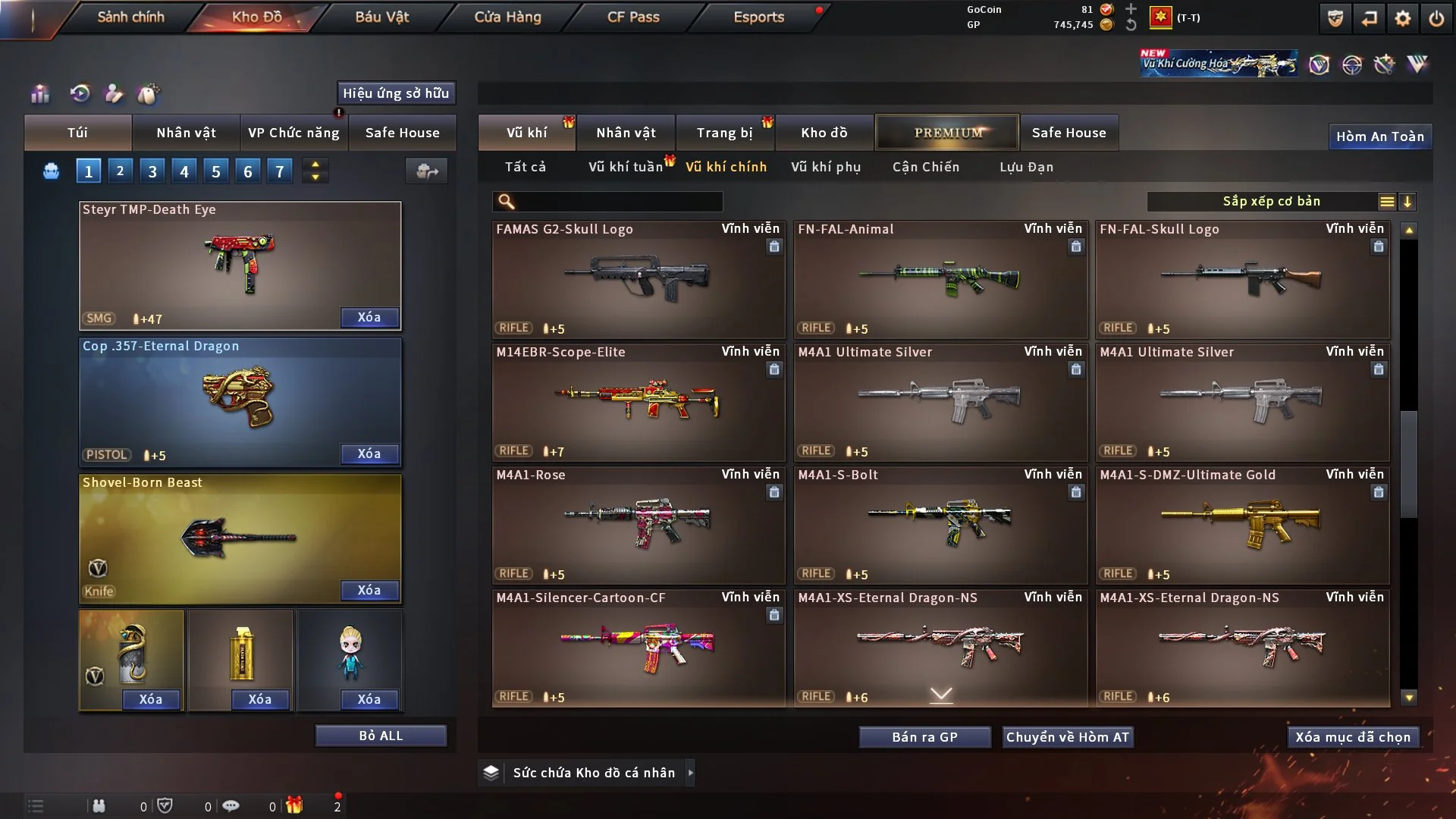Click Chuyển về Hòm AT button
Viewport: 1456px width, 819px height.
1068,737
